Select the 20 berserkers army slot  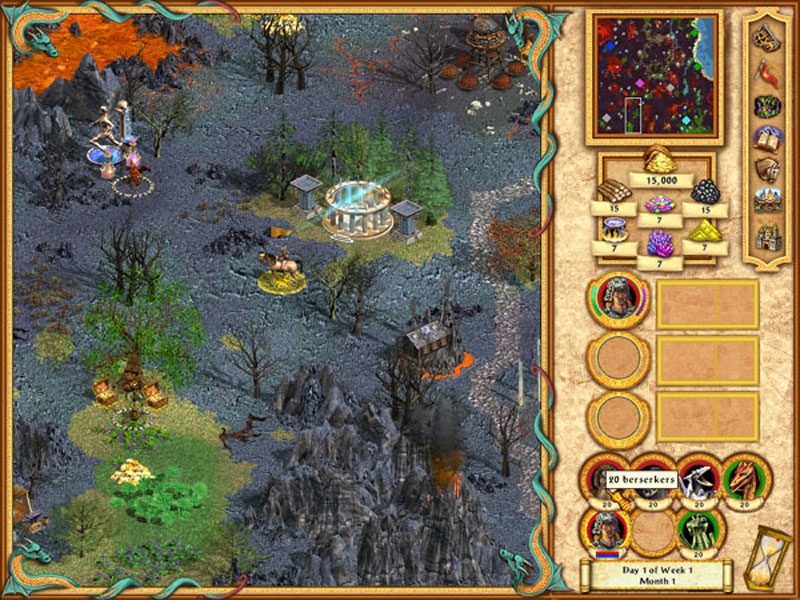(607, 480)
